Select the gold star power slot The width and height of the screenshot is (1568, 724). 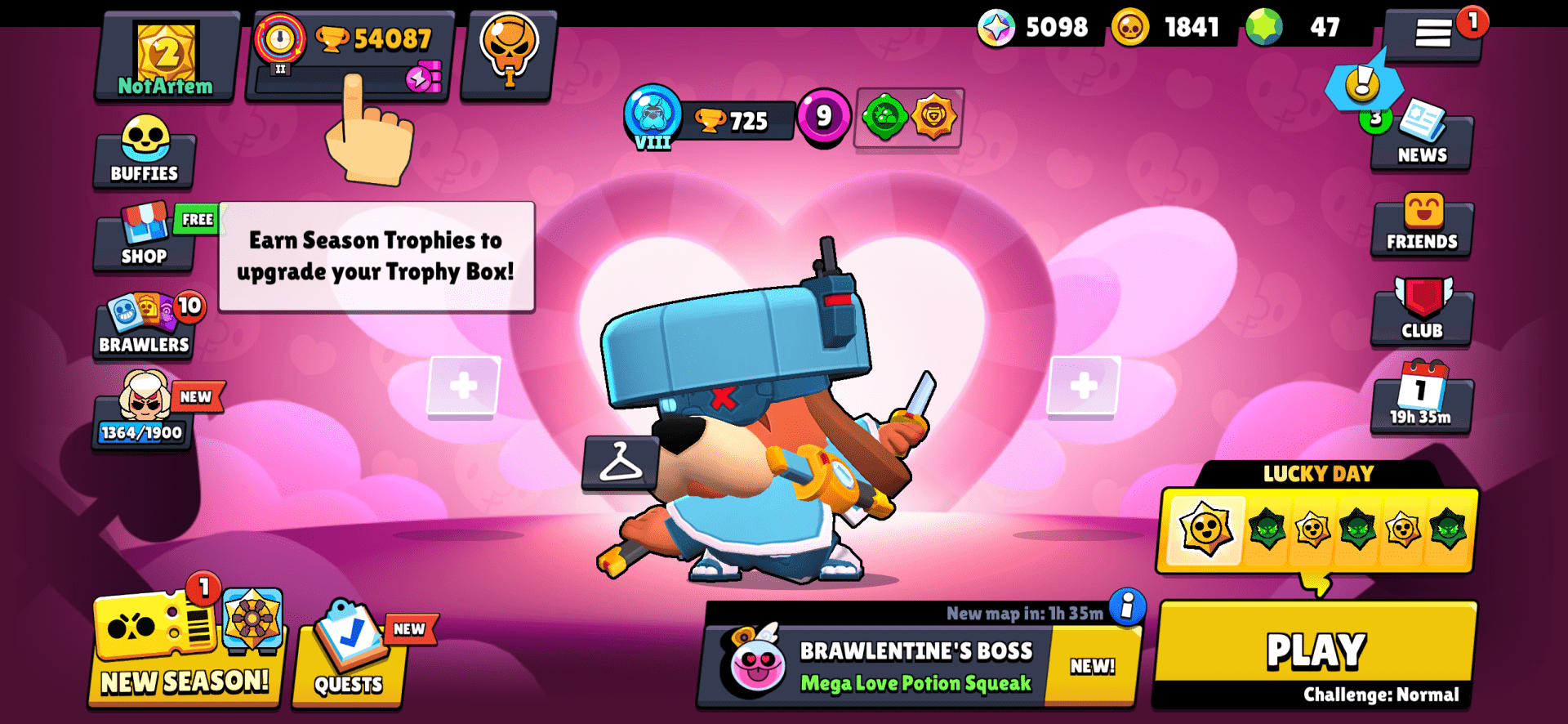pos(931,119)
